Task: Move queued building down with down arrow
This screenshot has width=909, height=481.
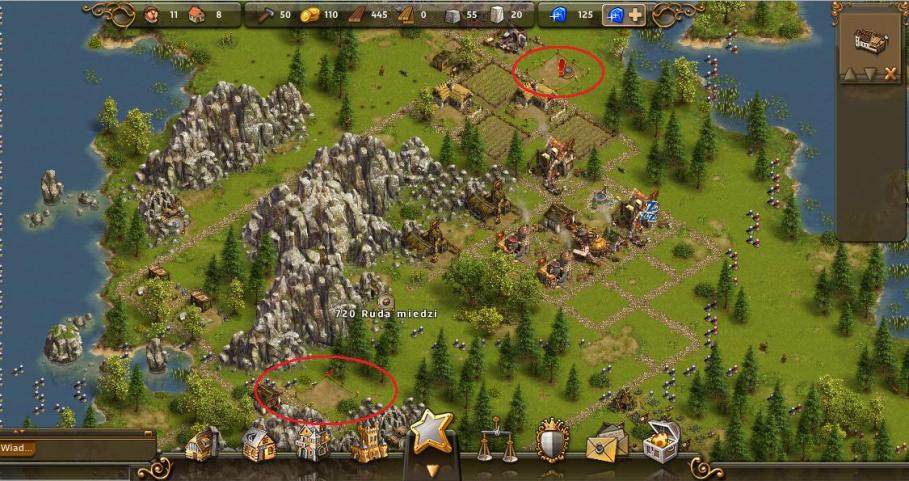Action: pyautogui.click(x=871, y=73)
